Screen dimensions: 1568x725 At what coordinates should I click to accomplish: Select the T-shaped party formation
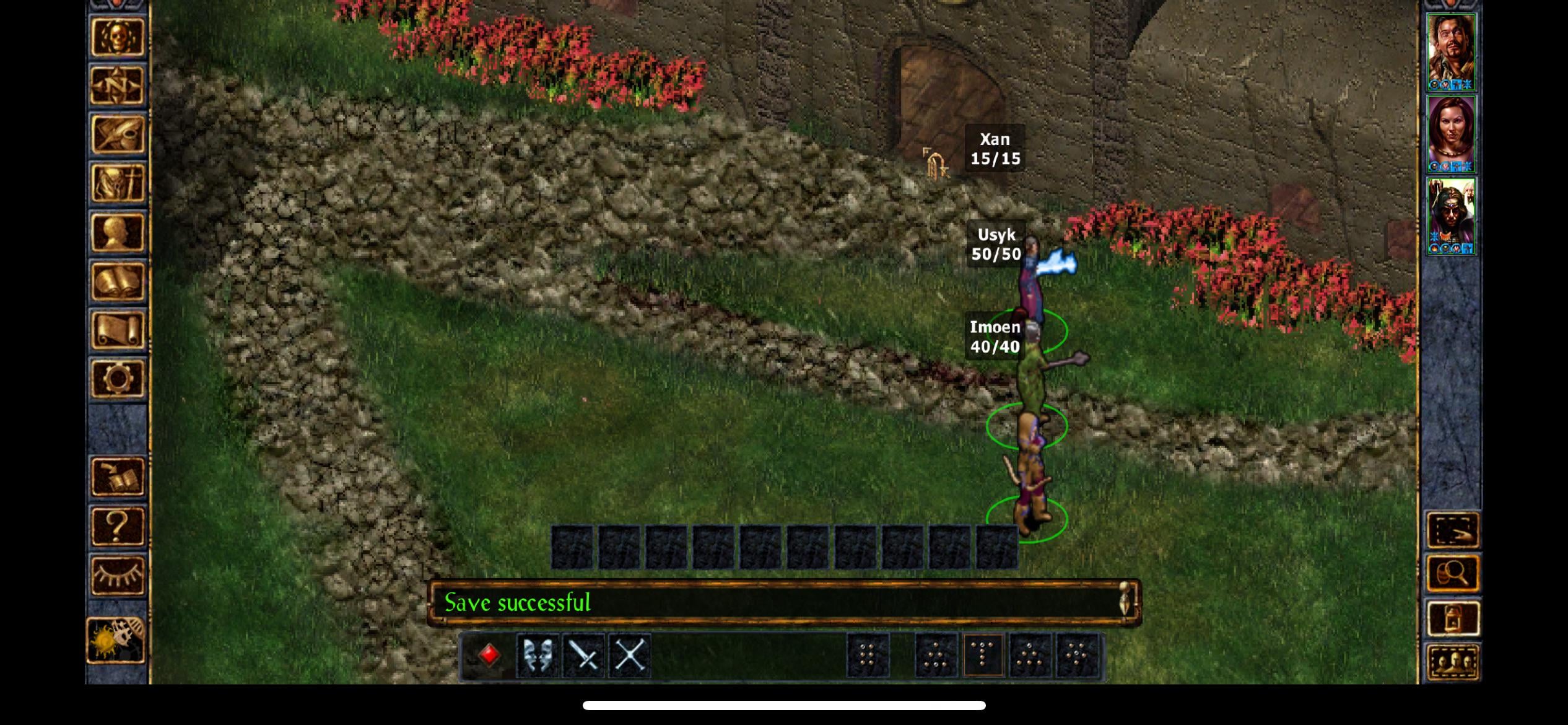983,656
